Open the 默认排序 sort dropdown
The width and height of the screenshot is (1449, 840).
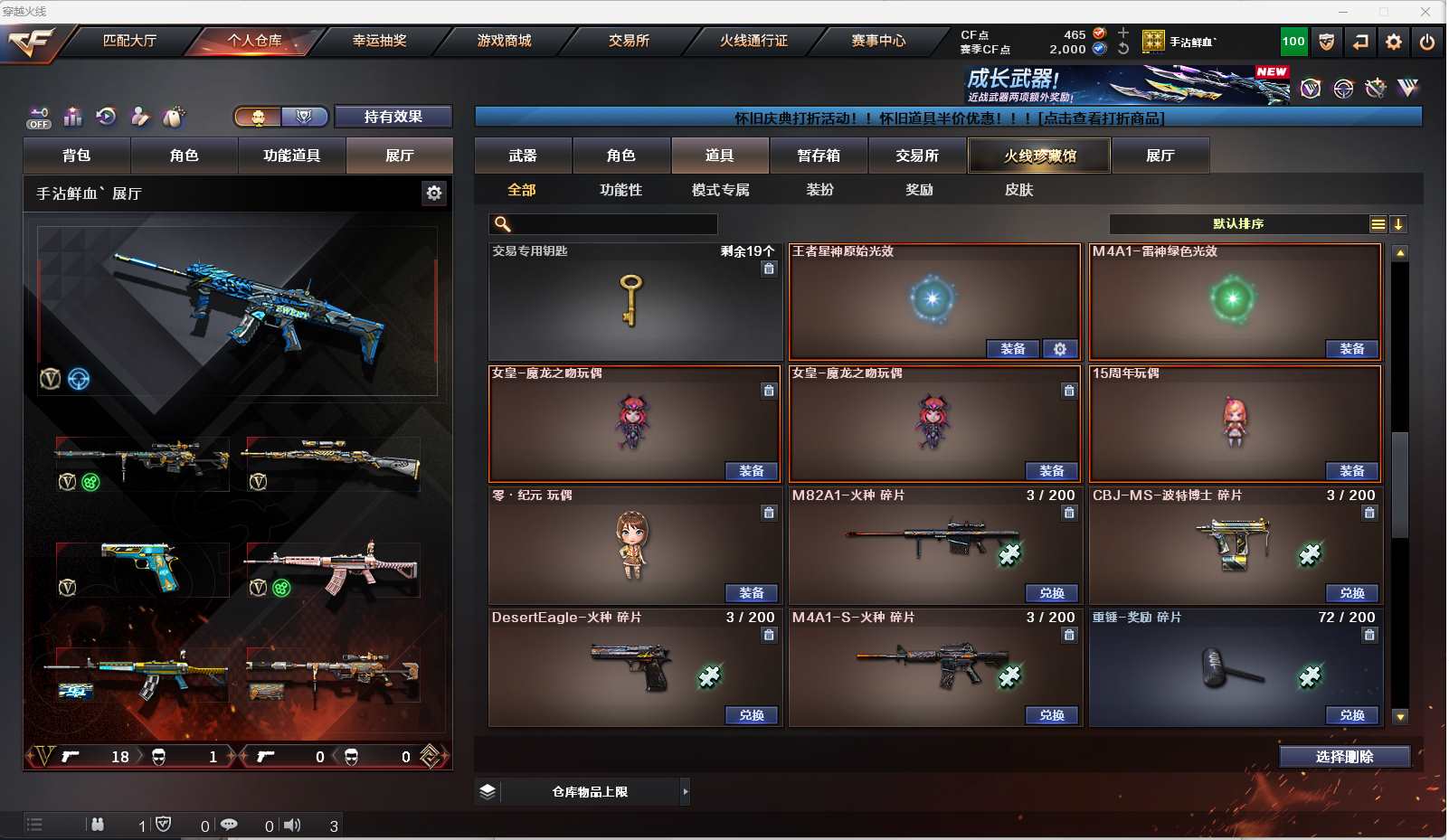click(1239, 224)
